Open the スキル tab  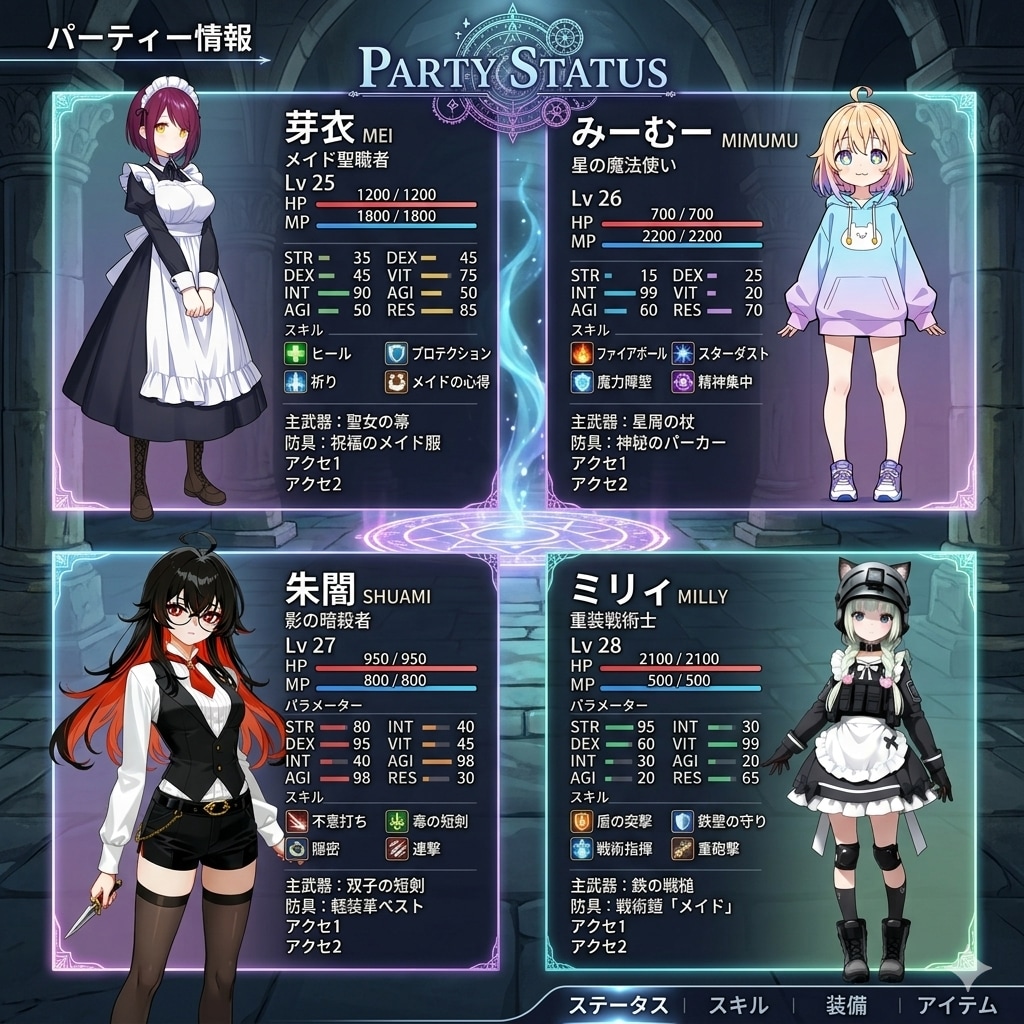point(738,1004)
